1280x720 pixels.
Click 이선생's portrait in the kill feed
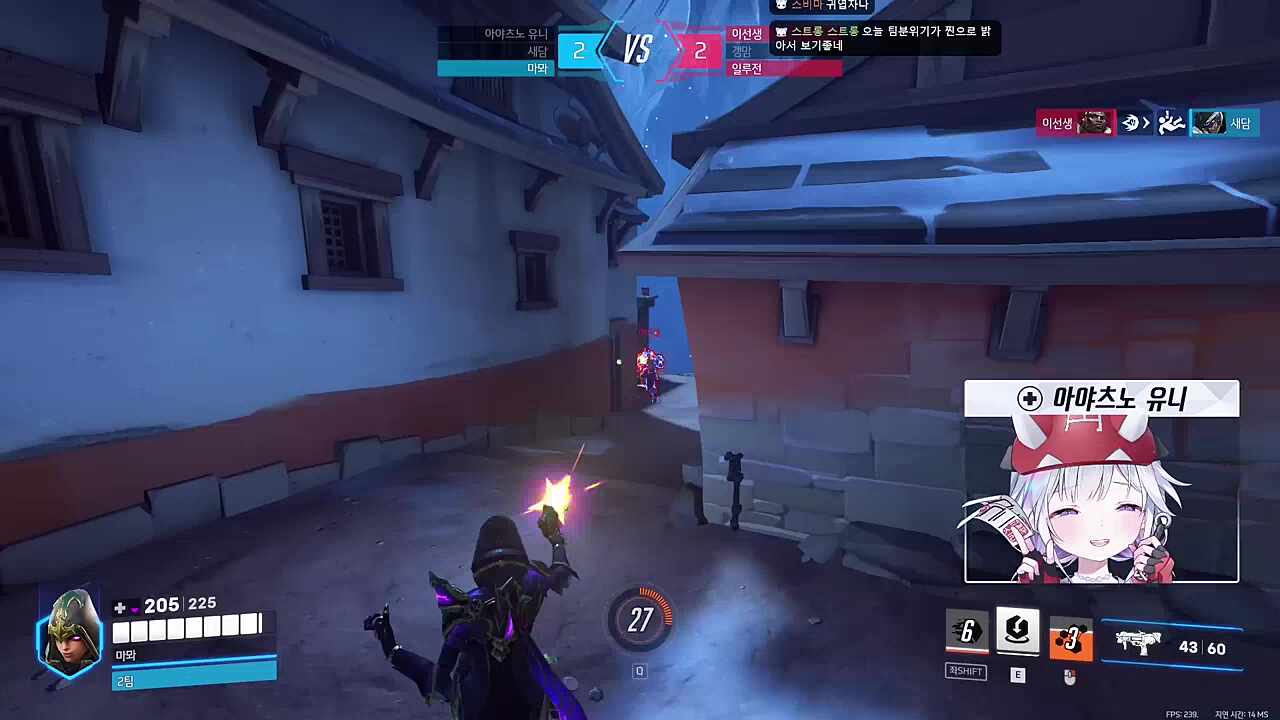tap(1096, 123)
